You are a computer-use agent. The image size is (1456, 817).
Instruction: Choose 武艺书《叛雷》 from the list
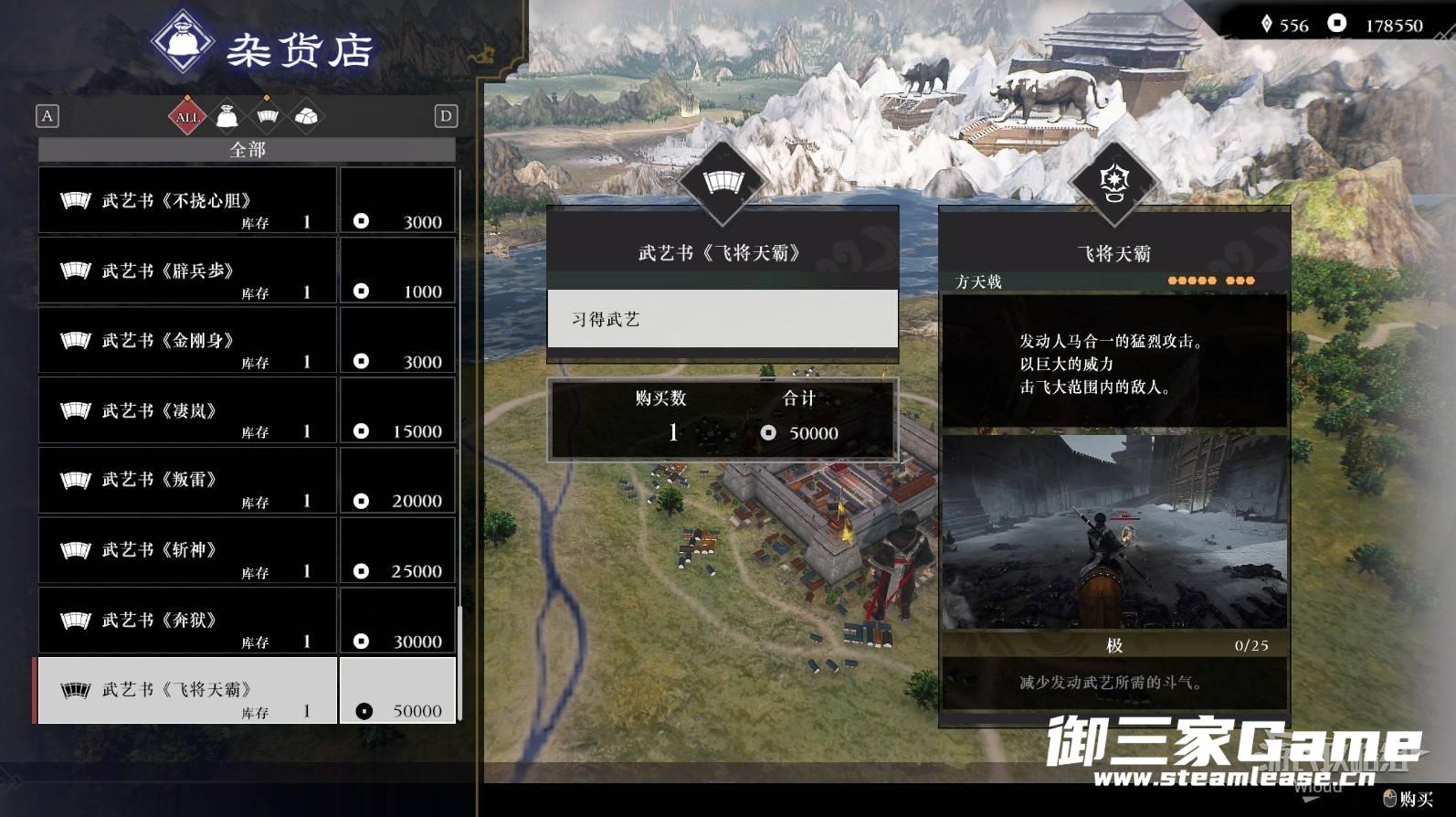click(187, 481)
